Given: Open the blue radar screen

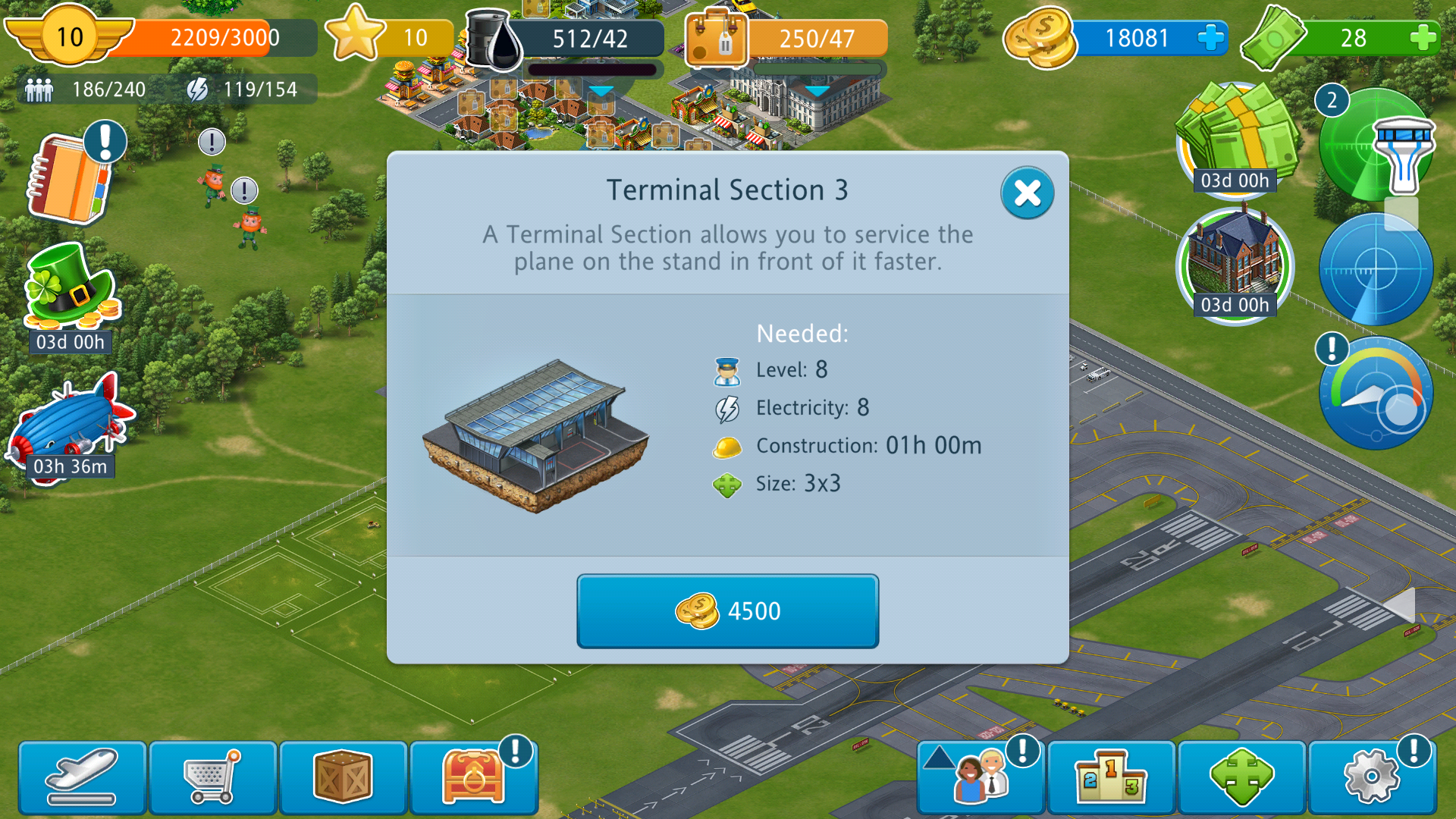Looking at the screenshot, I should [1376, 269].
